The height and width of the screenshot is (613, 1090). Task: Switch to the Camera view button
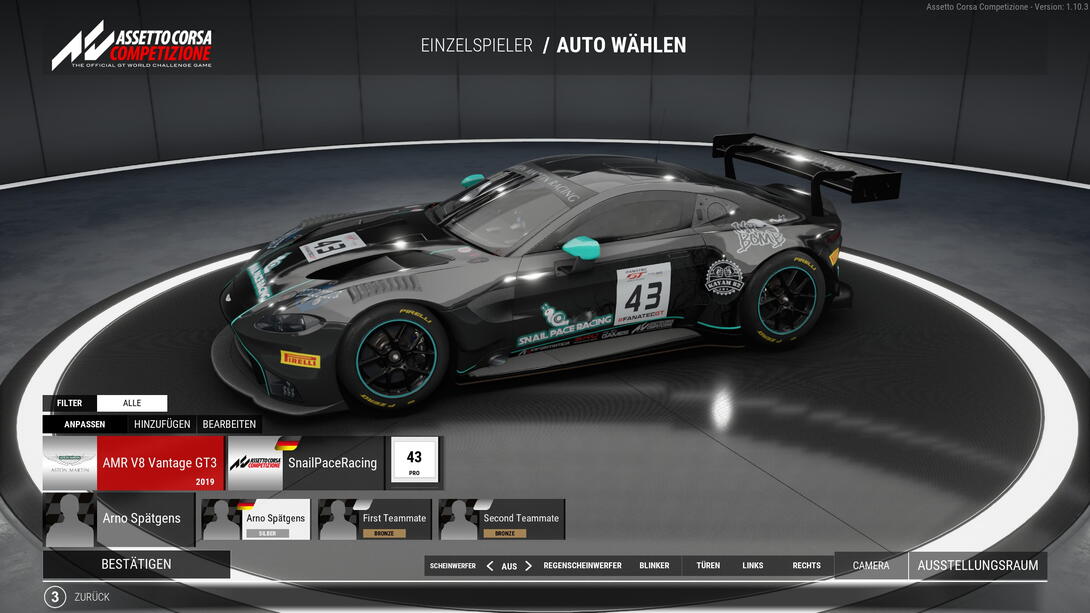click(x=871, y=566)
